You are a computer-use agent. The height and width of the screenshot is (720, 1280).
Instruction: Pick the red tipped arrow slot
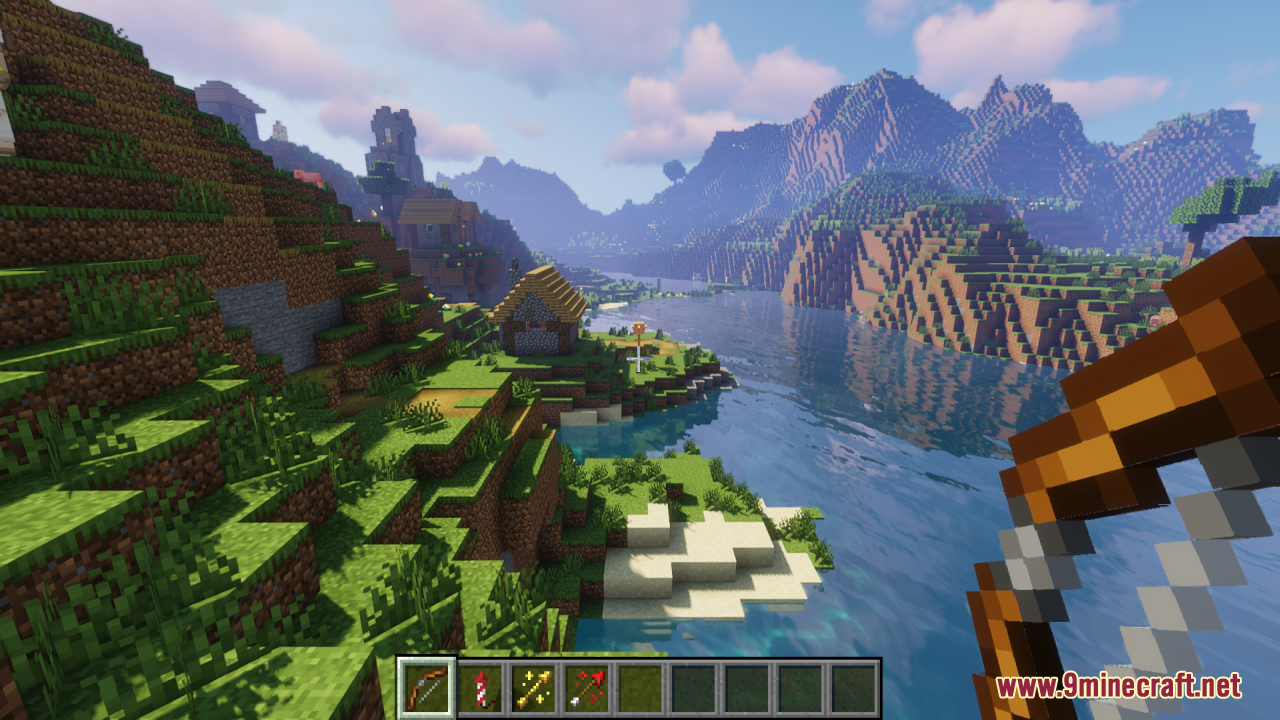586,688
